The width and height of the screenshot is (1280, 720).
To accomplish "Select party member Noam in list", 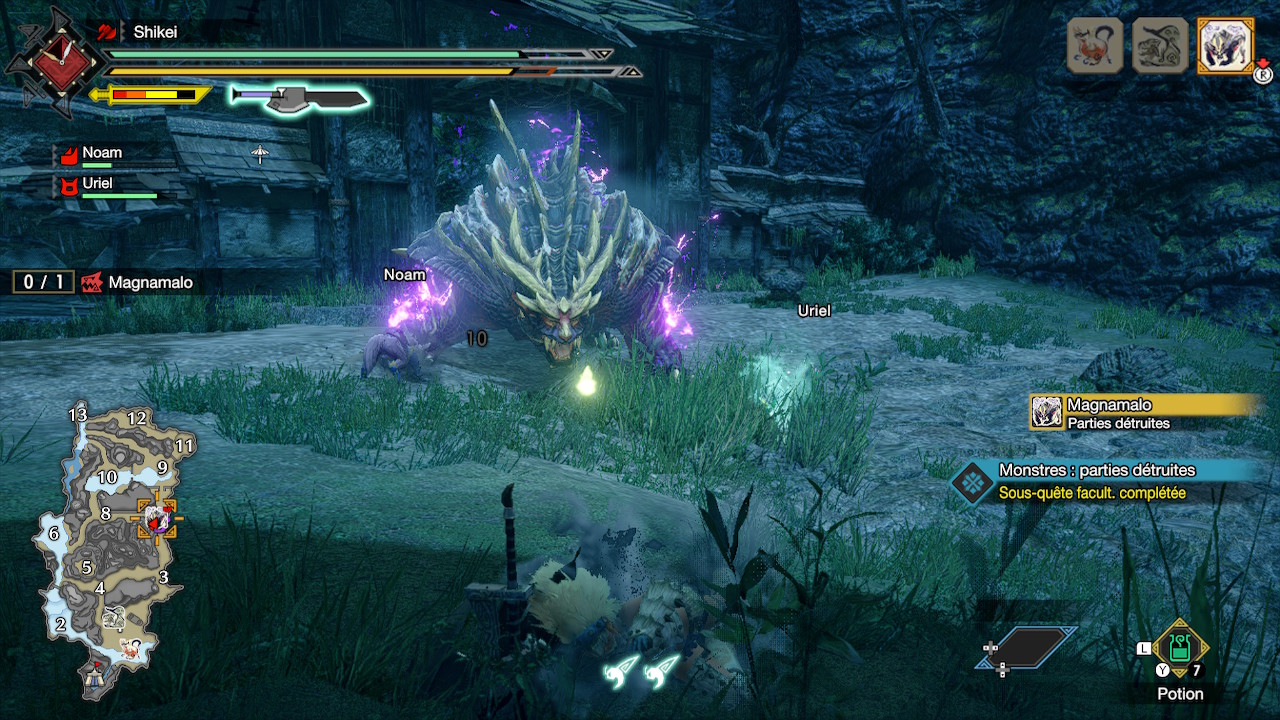I will point(102,153).
